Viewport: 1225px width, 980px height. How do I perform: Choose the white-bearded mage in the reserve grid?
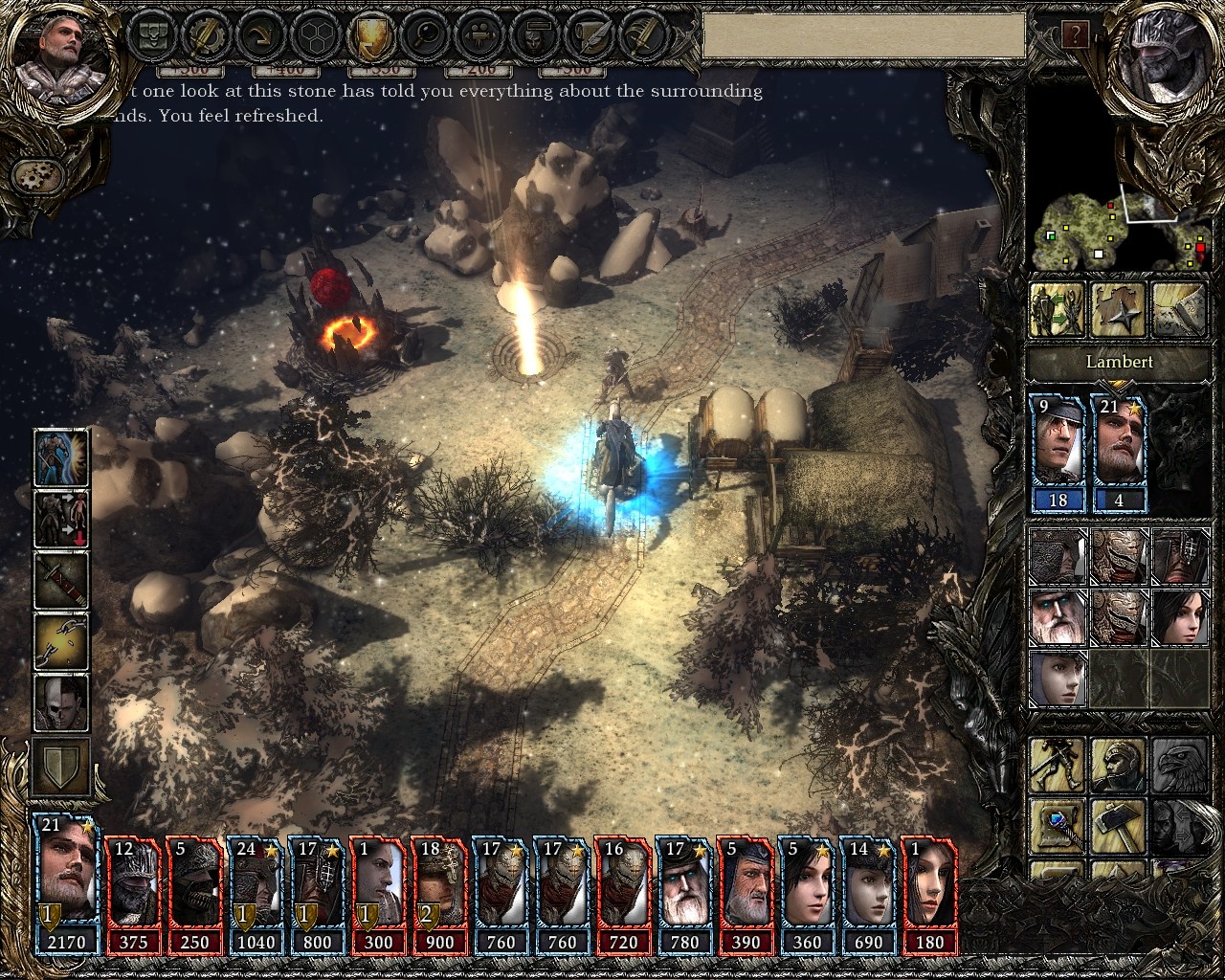coord(1057,616)
